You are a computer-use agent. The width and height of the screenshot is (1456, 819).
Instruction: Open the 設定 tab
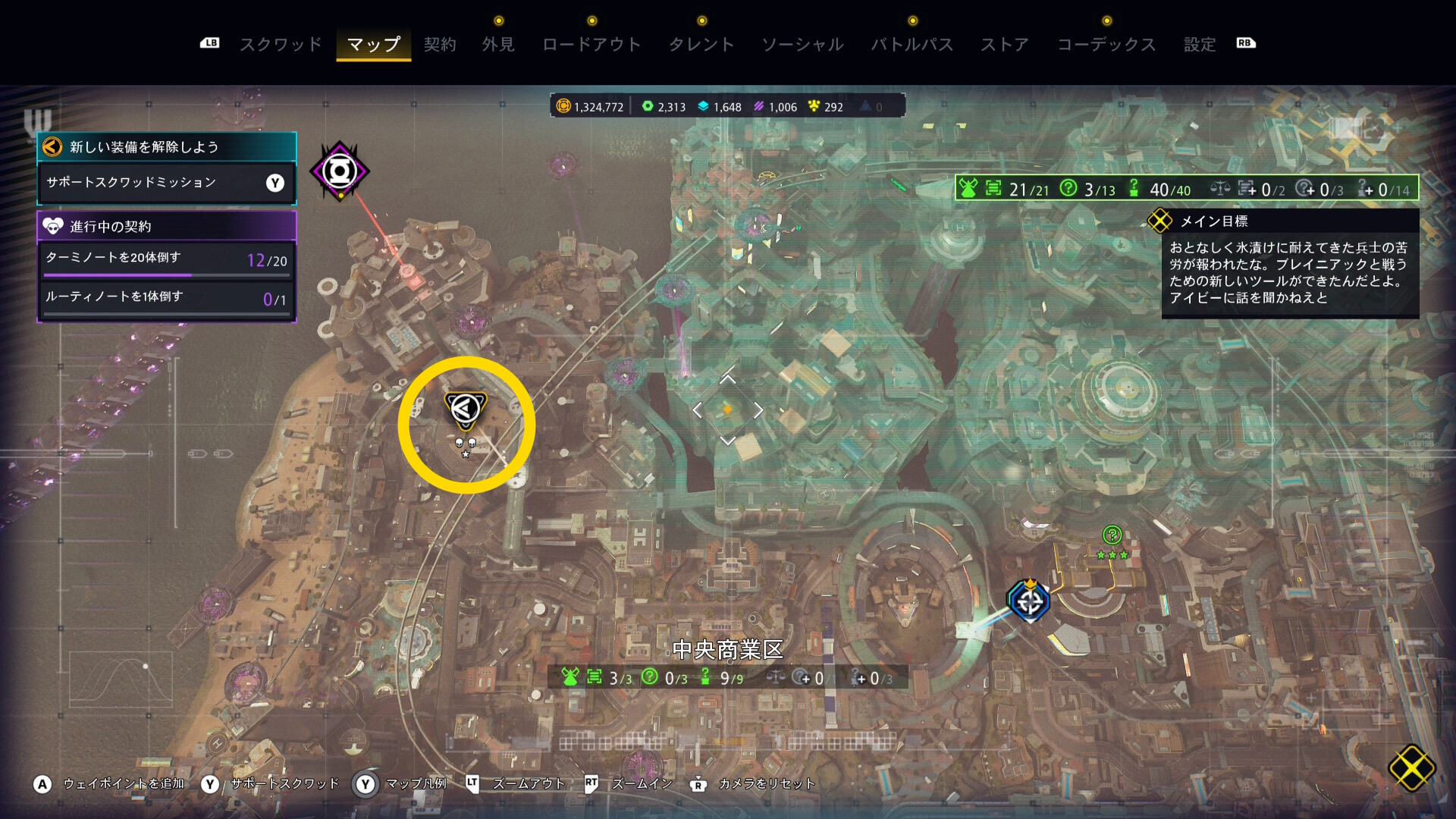coord(1200,45)
